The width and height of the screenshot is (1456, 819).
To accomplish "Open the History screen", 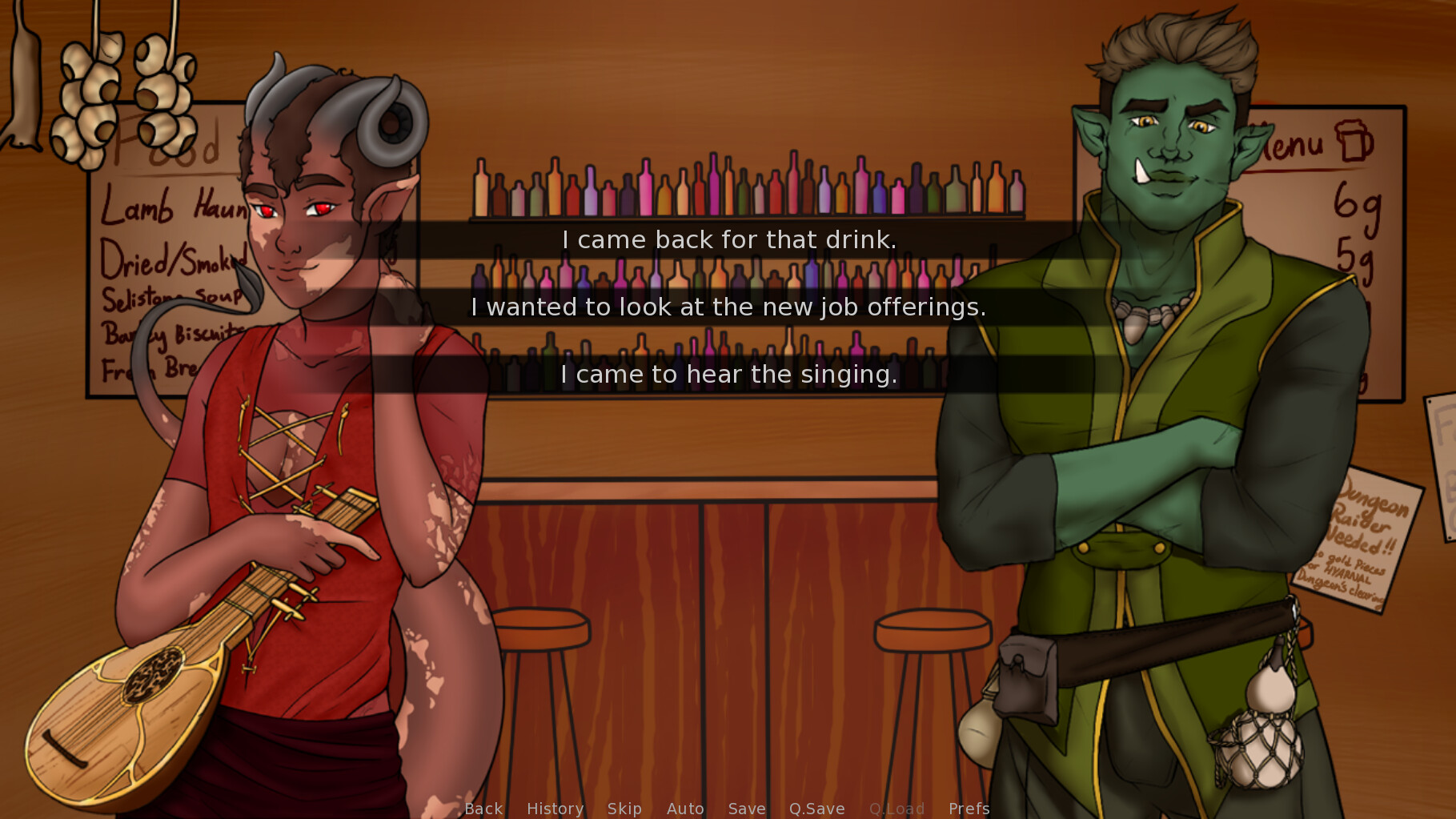I will [x=555, y=809].
